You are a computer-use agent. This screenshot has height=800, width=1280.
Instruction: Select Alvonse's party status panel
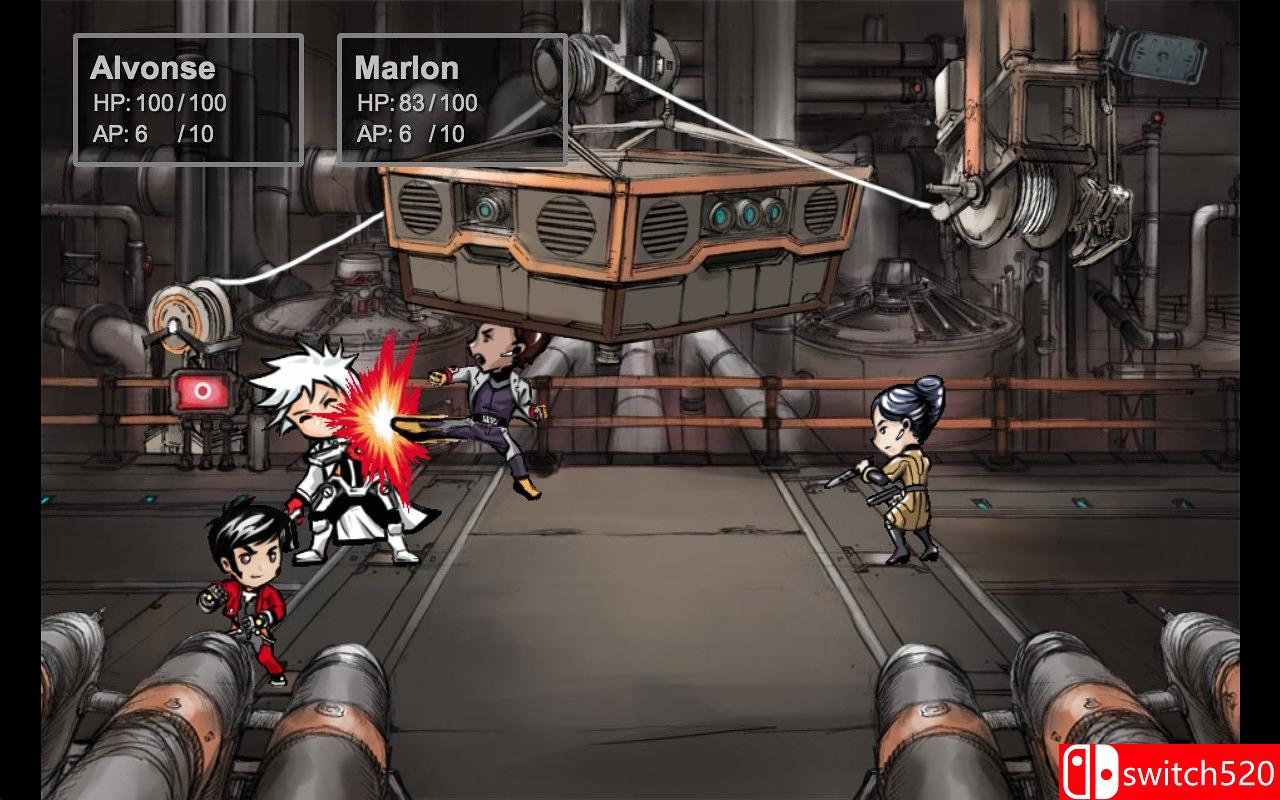point(188,99)
